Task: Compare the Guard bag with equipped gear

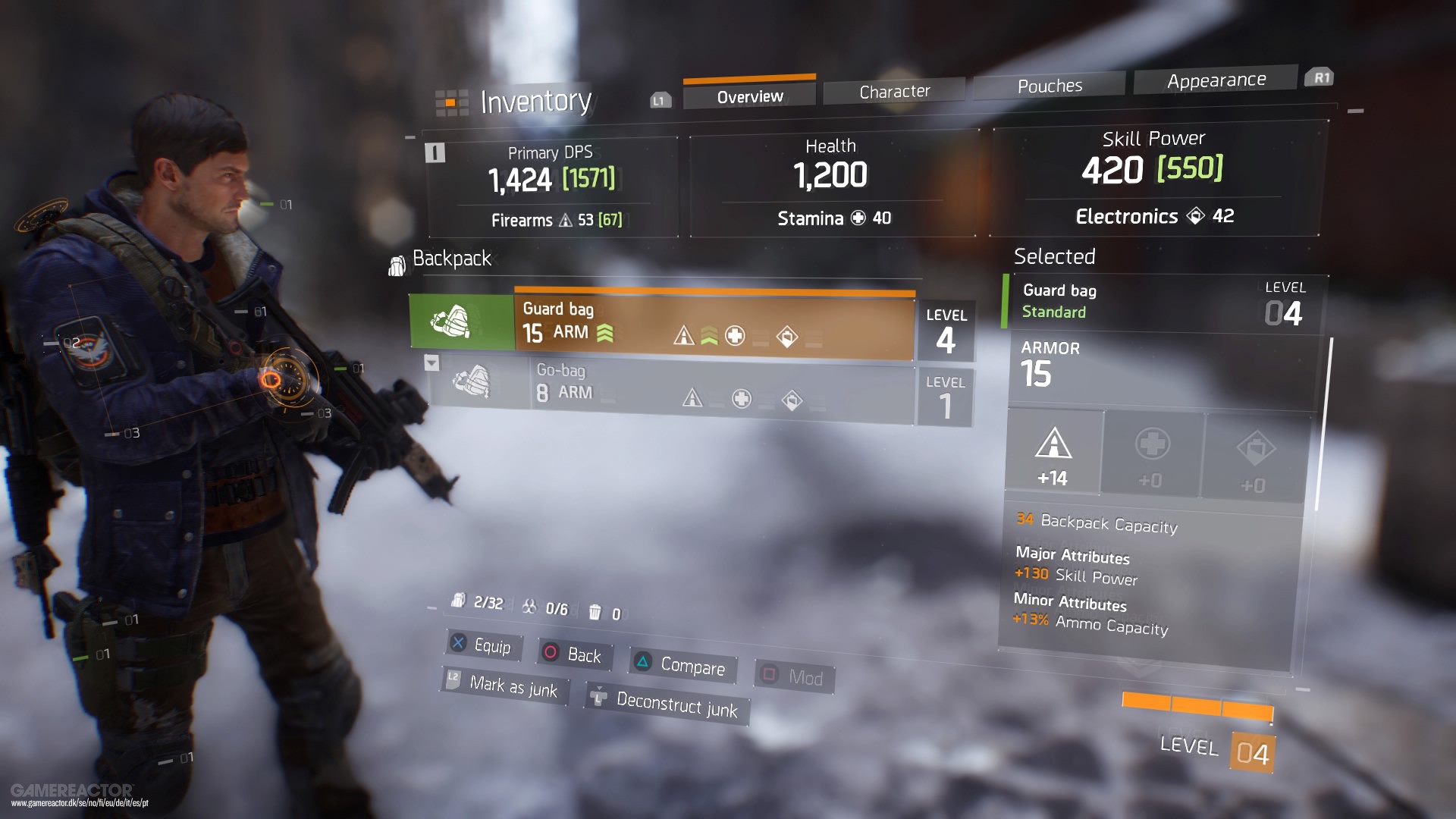Action: tap(679, 666)
